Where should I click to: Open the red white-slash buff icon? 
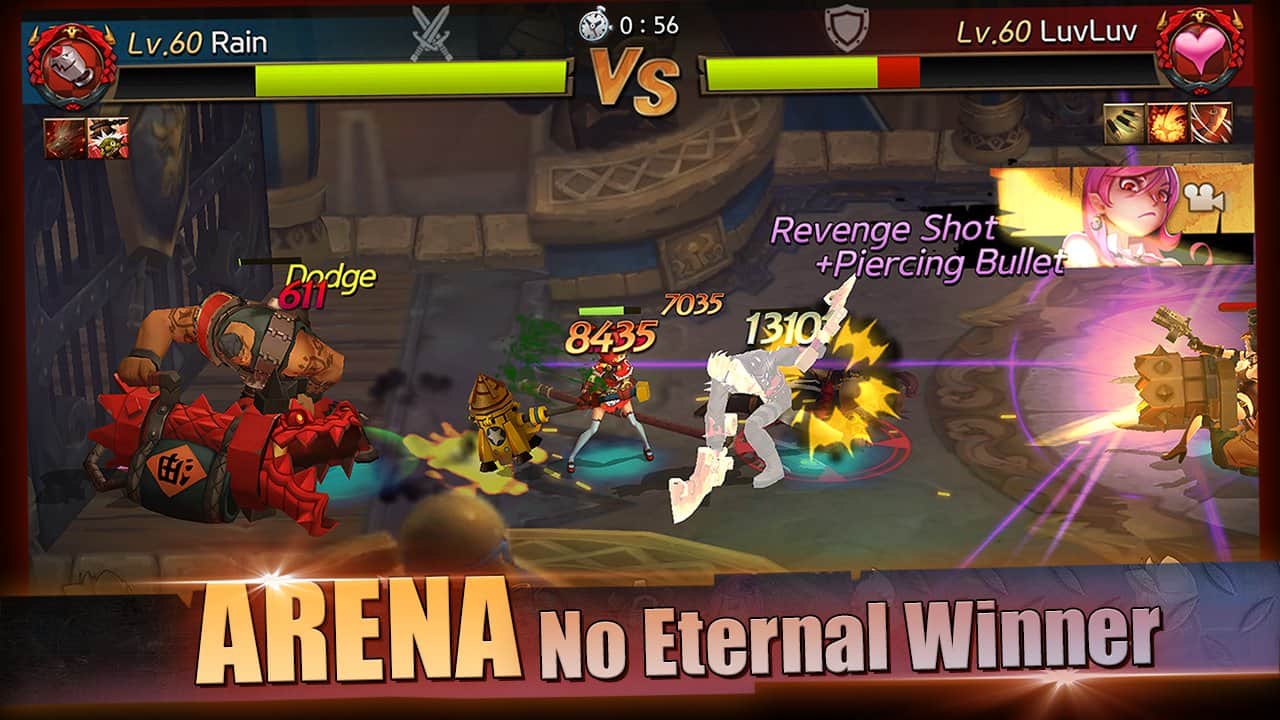pyautogui.click(x=1210, y=123)
